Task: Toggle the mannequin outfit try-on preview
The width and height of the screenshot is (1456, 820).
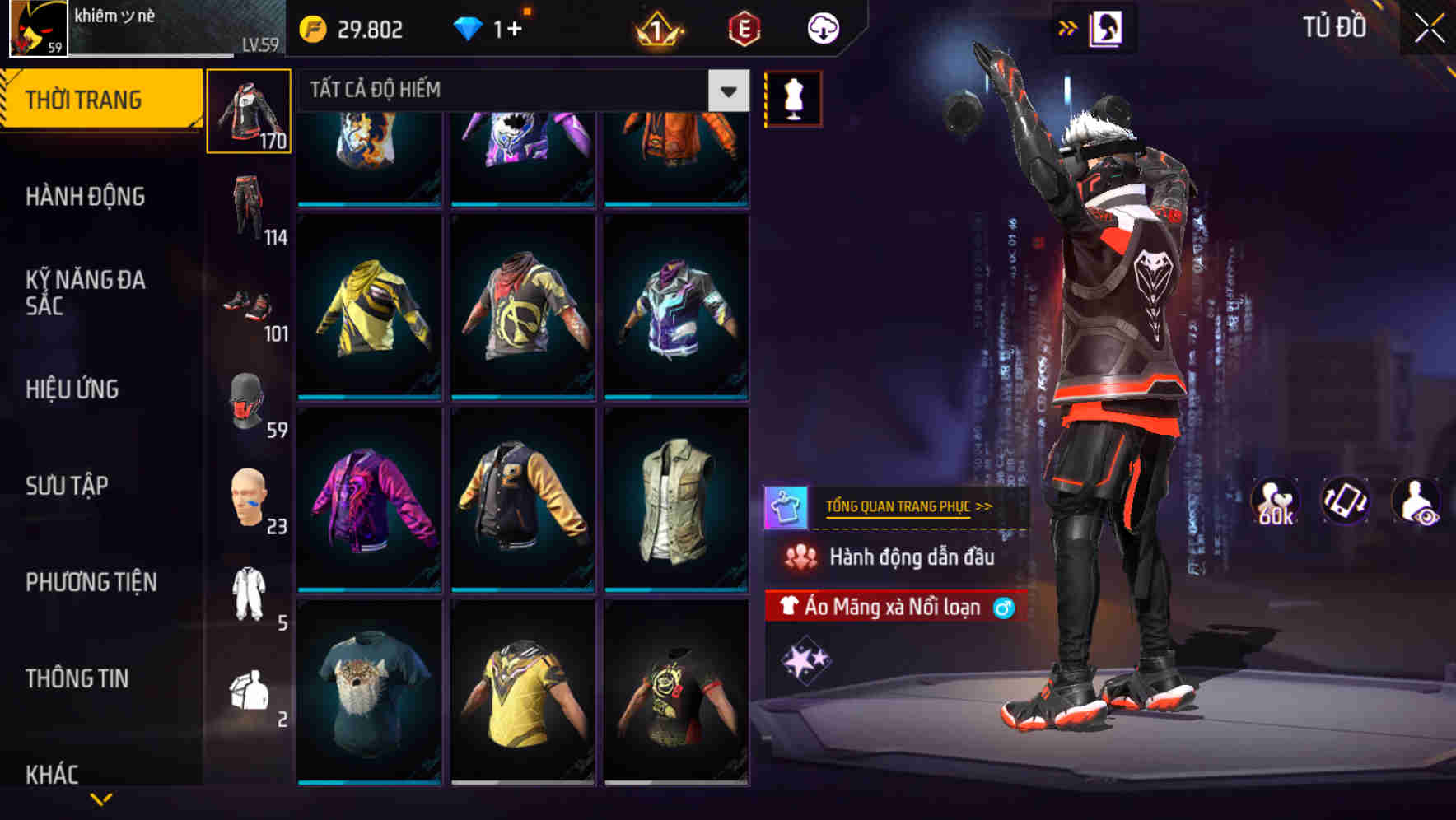Action: 792,96
